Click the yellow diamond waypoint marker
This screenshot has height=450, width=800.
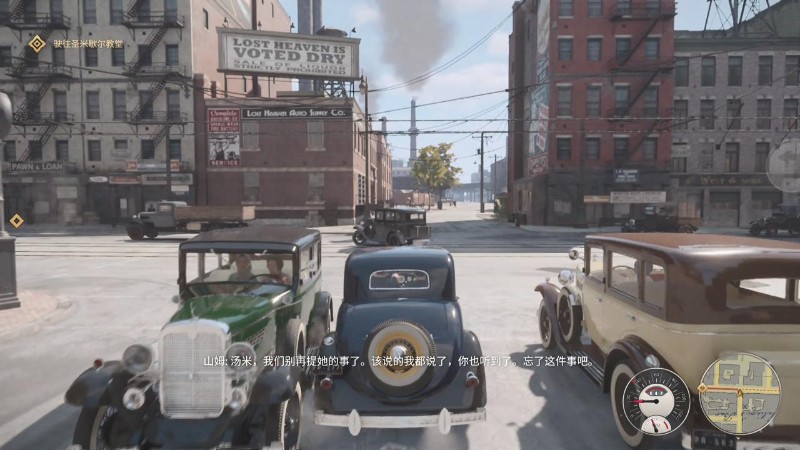(x=16, y=220)
